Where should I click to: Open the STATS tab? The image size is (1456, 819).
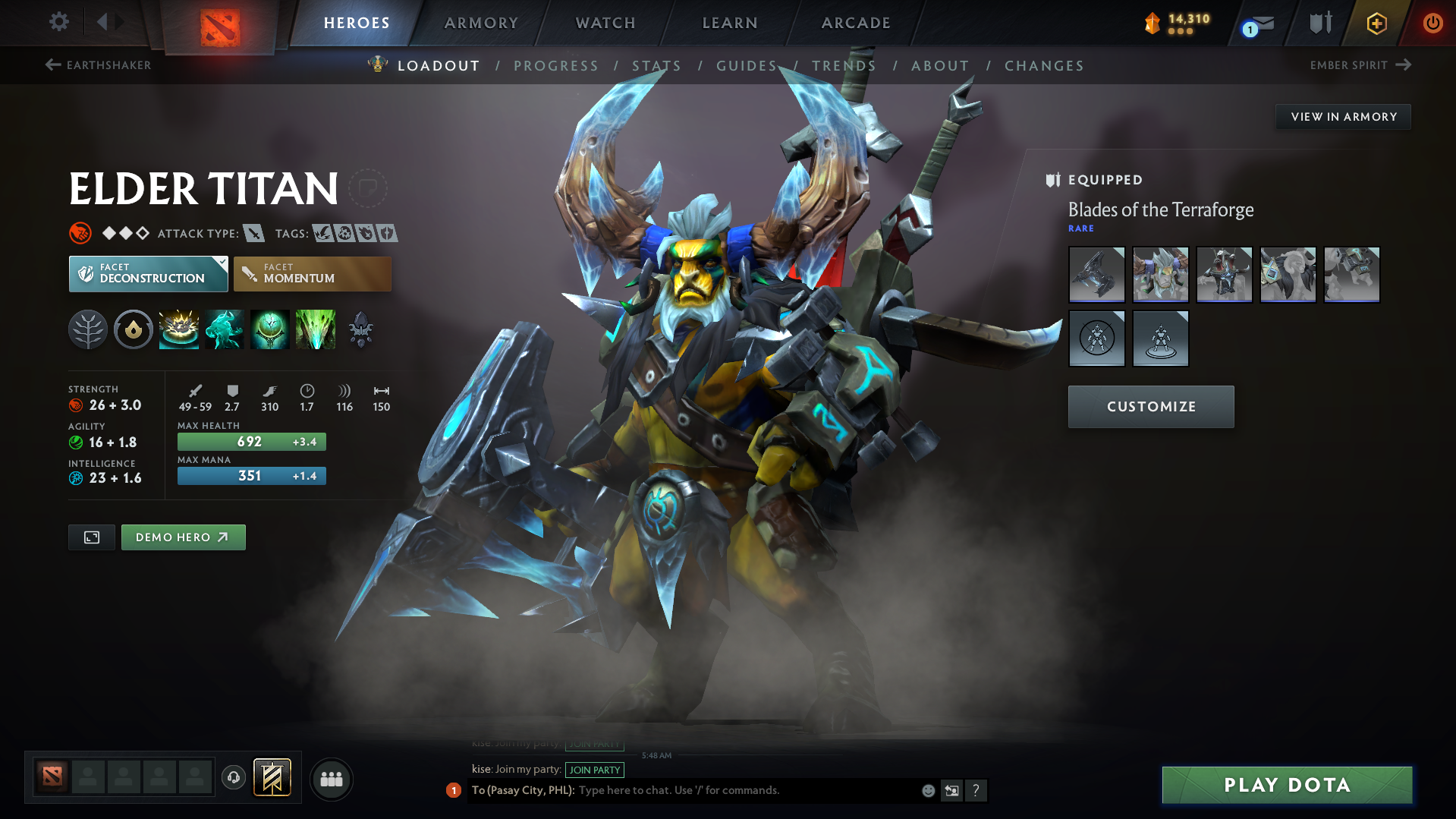point(656,66)
